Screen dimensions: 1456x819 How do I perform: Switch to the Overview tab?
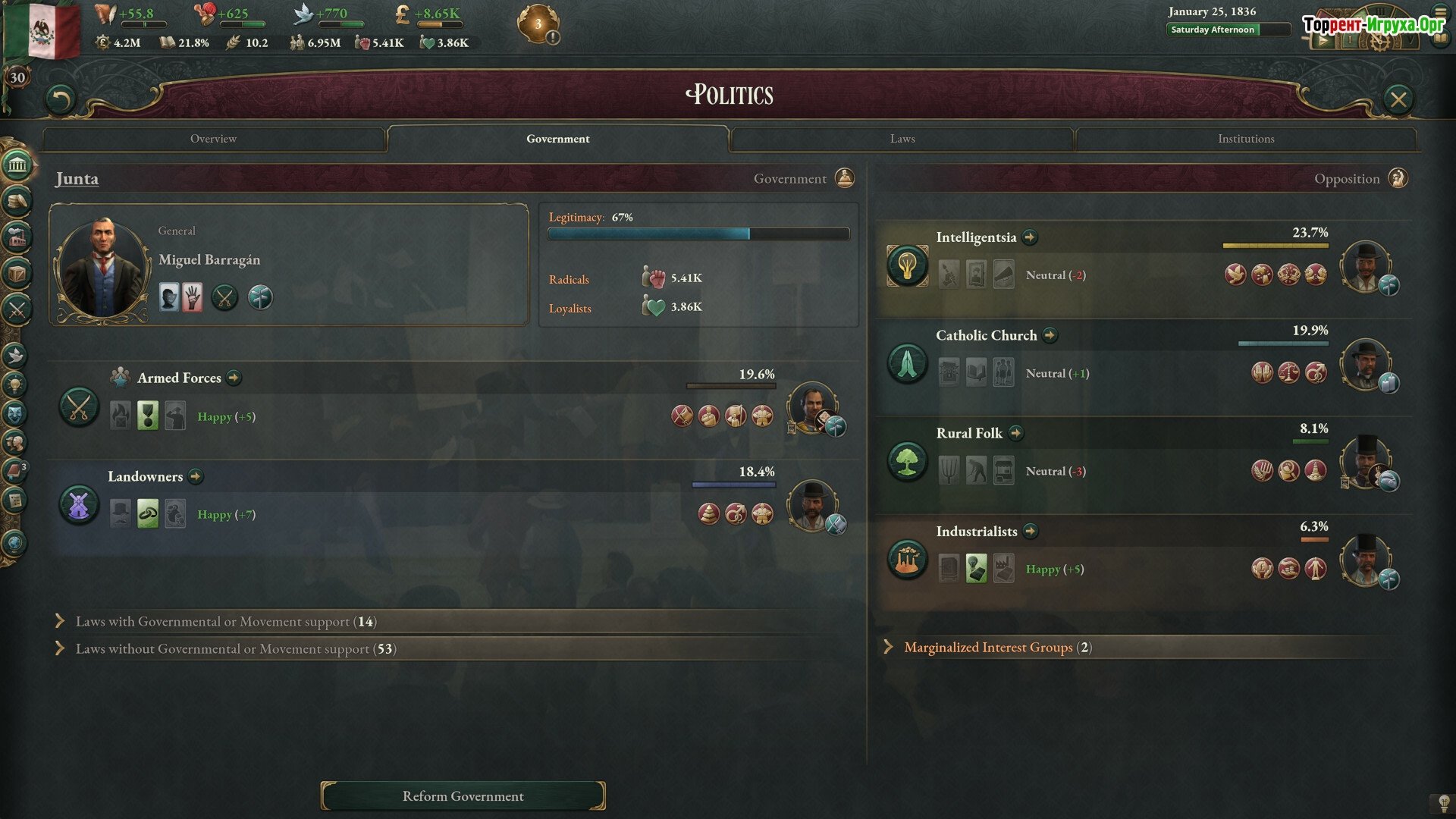click(213, 139)
